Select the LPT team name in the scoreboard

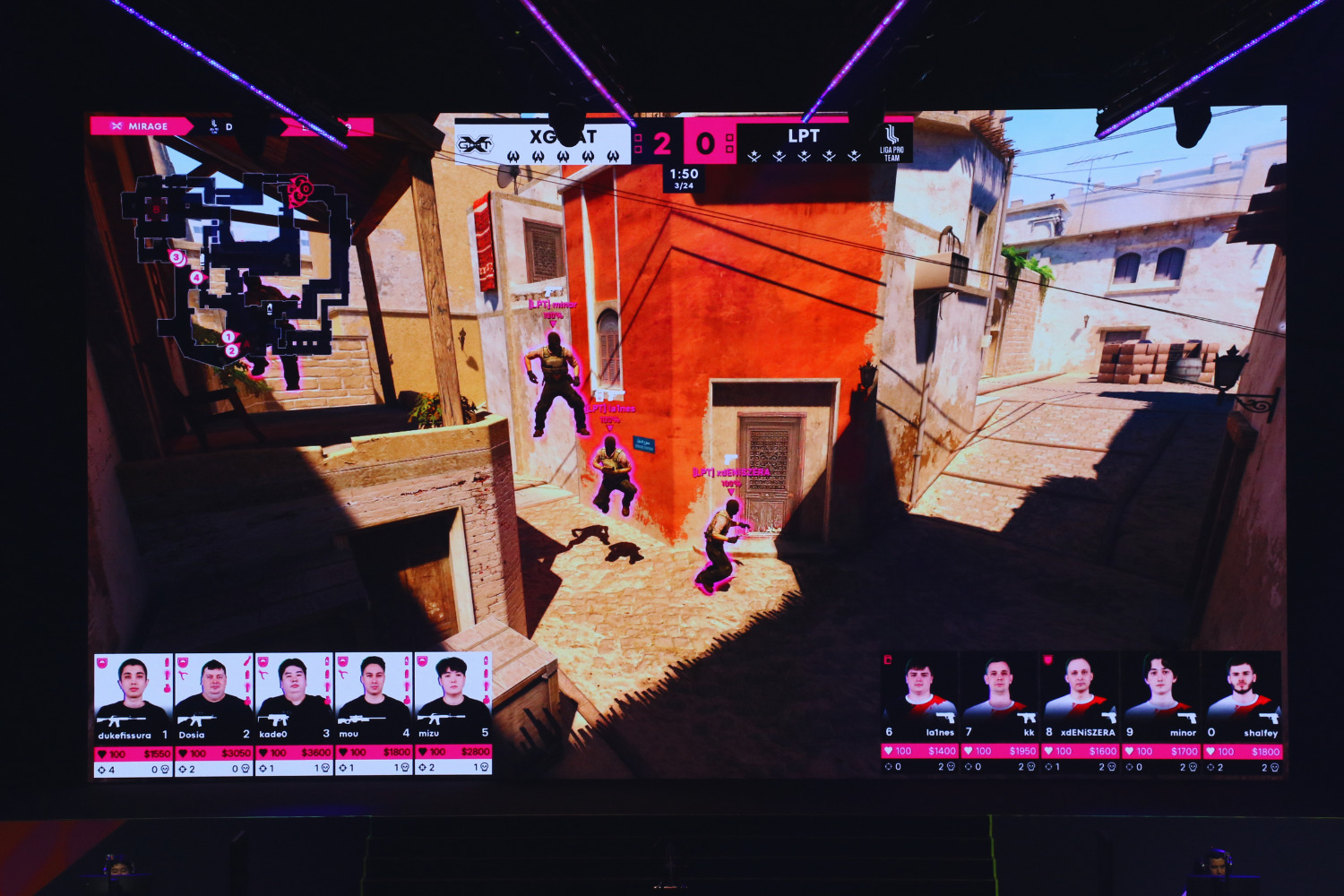tap(806, 134)
